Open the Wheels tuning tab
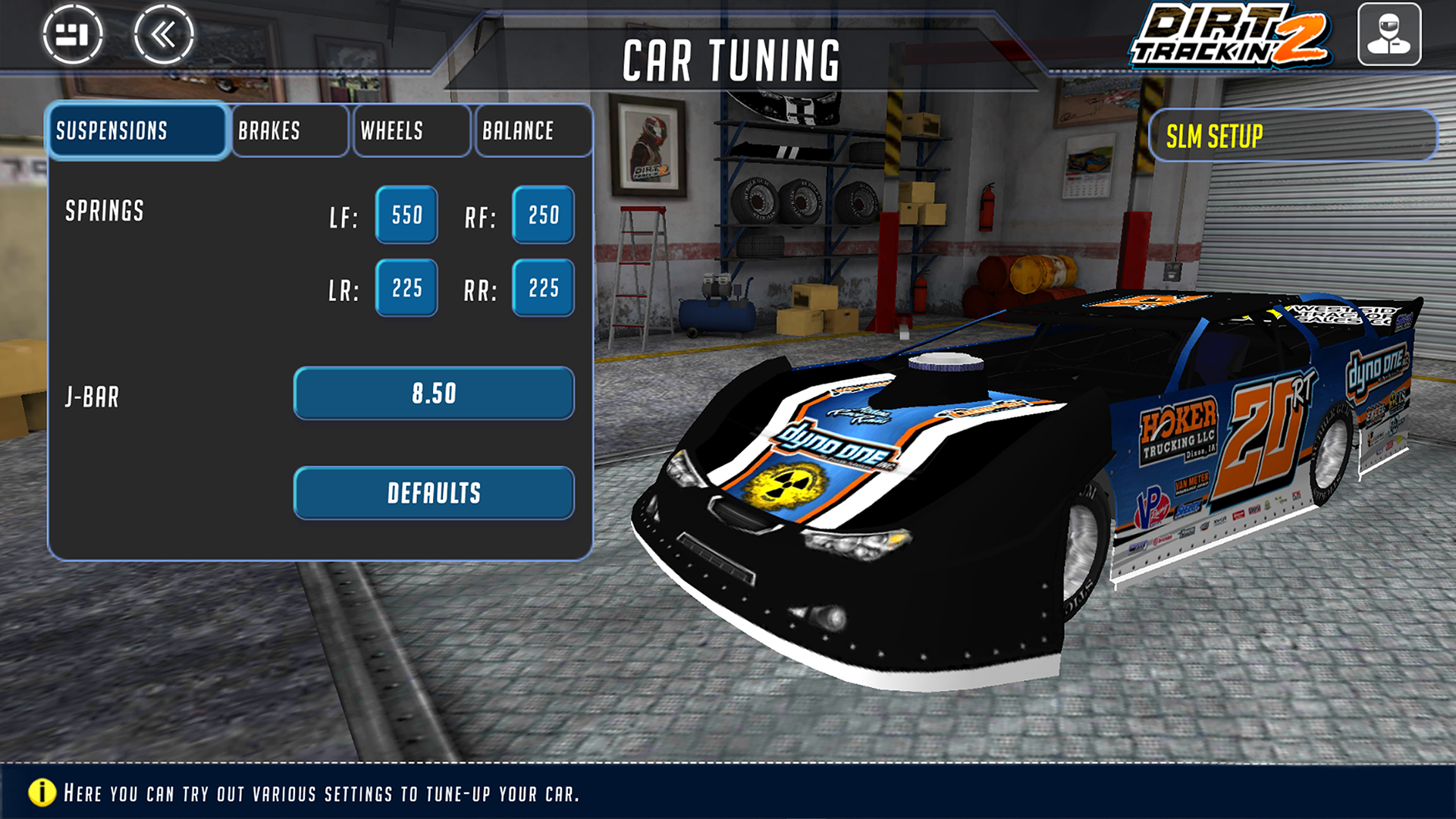The image size is (1456, 819). click(411, 131)
